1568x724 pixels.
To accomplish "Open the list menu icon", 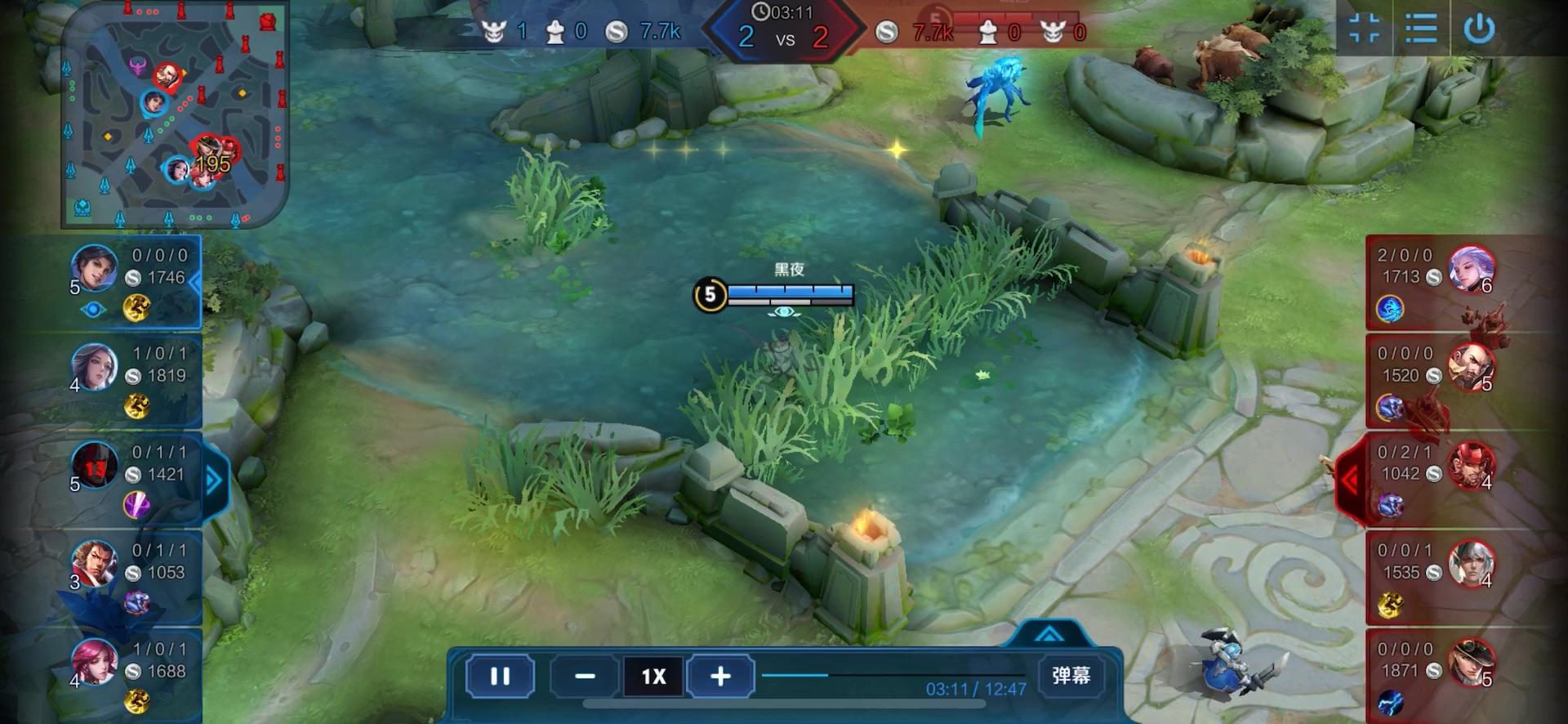I will [x=1421, y=29].
